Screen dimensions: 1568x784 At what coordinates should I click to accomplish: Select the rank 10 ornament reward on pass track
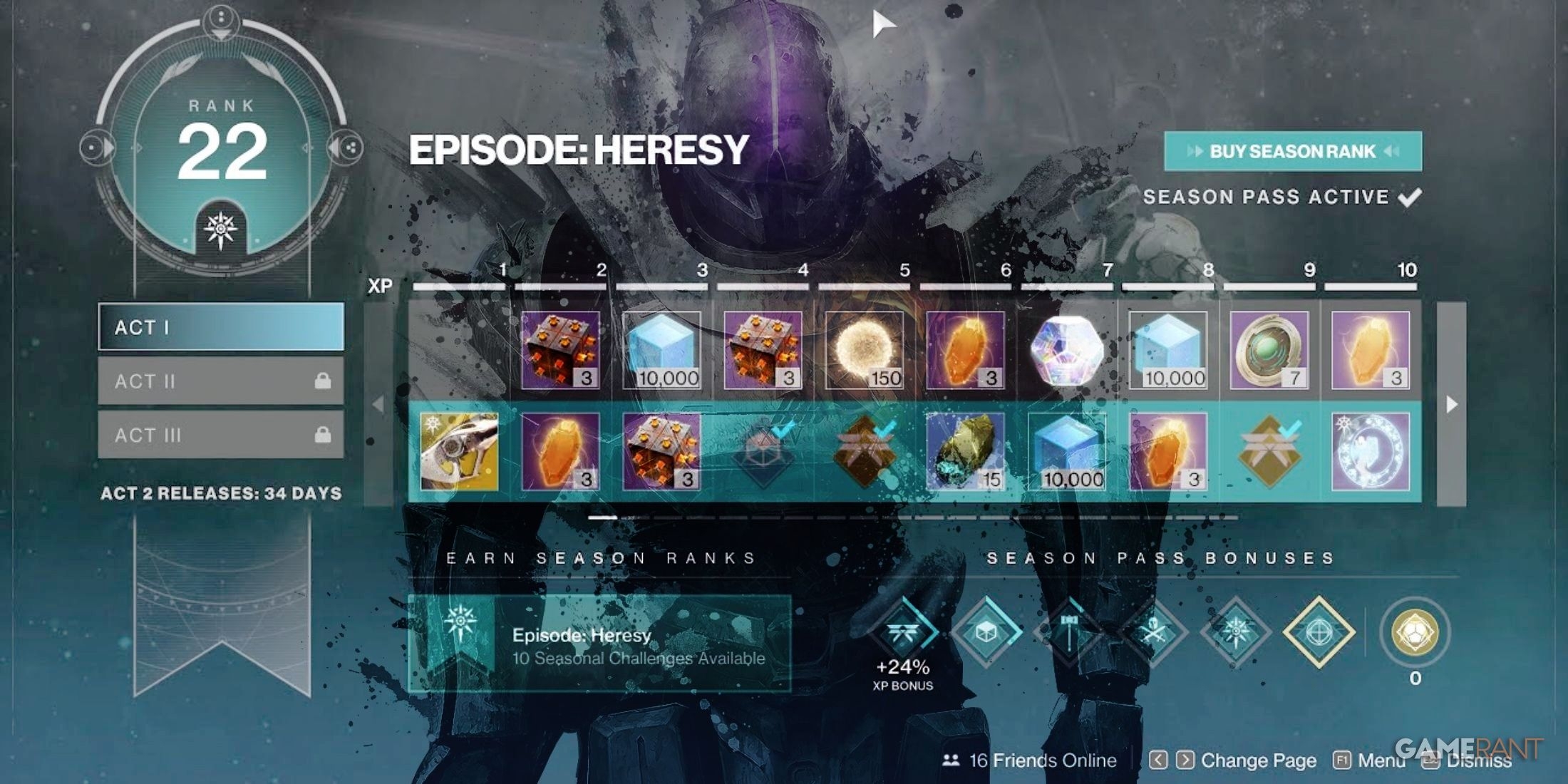[1370, 451]
